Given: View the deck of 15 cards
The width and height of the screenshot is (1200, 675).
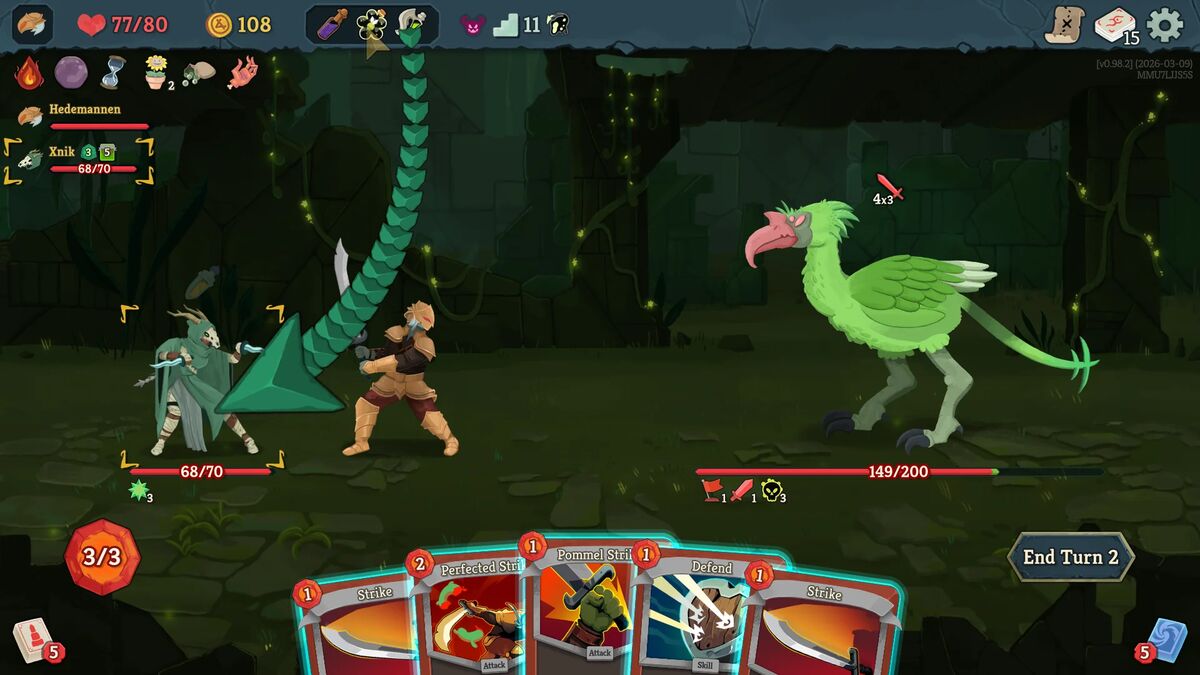Looking at the screenshot, I should point(1115,25).
